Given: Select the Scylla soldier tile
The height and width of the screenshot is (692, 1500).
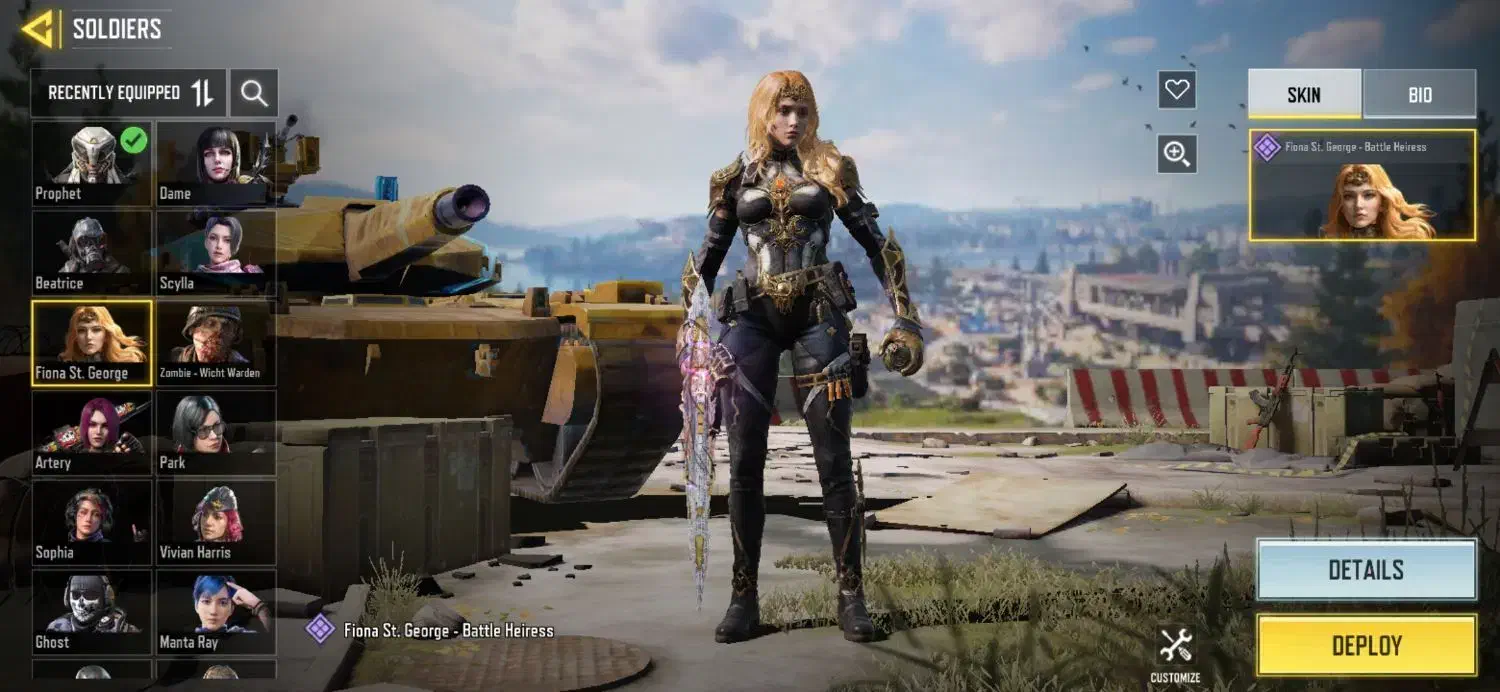Looking at the screenshot, I should click(216, 252).
